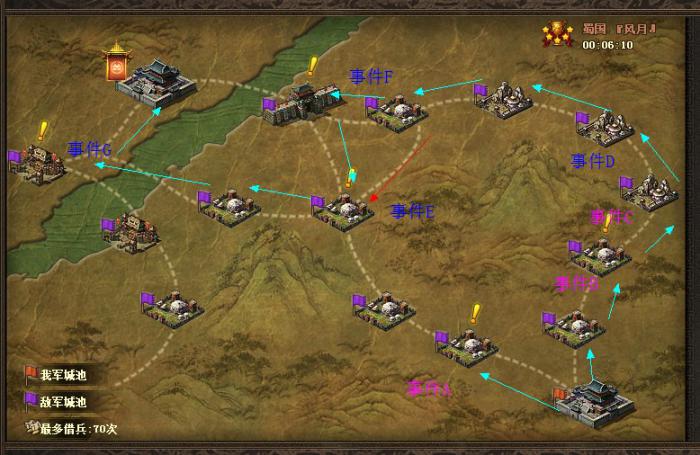Choose the enemy village beside the 事件G label
This screenshot has width=700, height=455.
(40, 163)
